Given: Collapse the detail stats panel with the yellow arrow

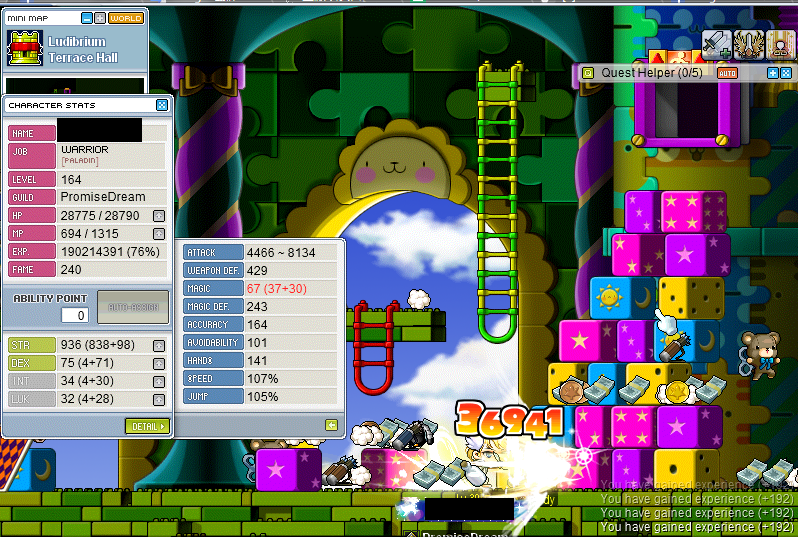Looking at the screenshot, I should 332,425.
